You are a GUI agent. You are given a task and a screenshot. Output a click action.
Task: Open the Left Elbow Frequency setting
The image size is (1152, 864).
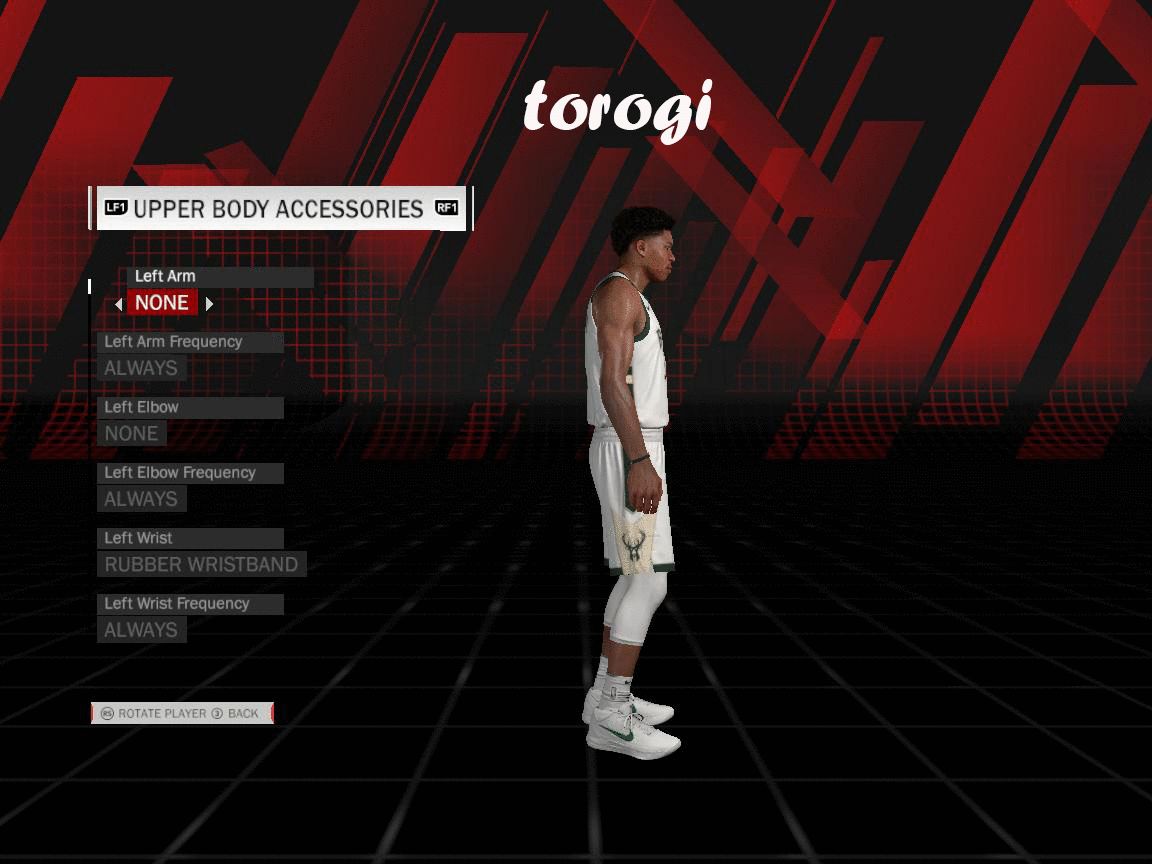(x=141, y=499)
